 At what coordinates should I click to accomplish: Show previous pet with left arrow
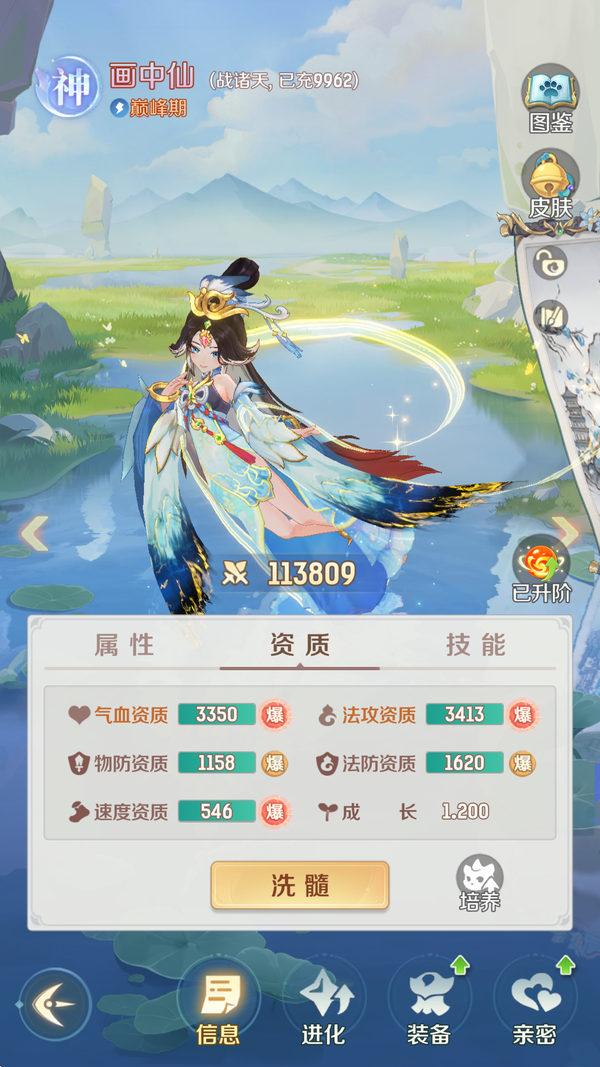[x=34, y=533]
